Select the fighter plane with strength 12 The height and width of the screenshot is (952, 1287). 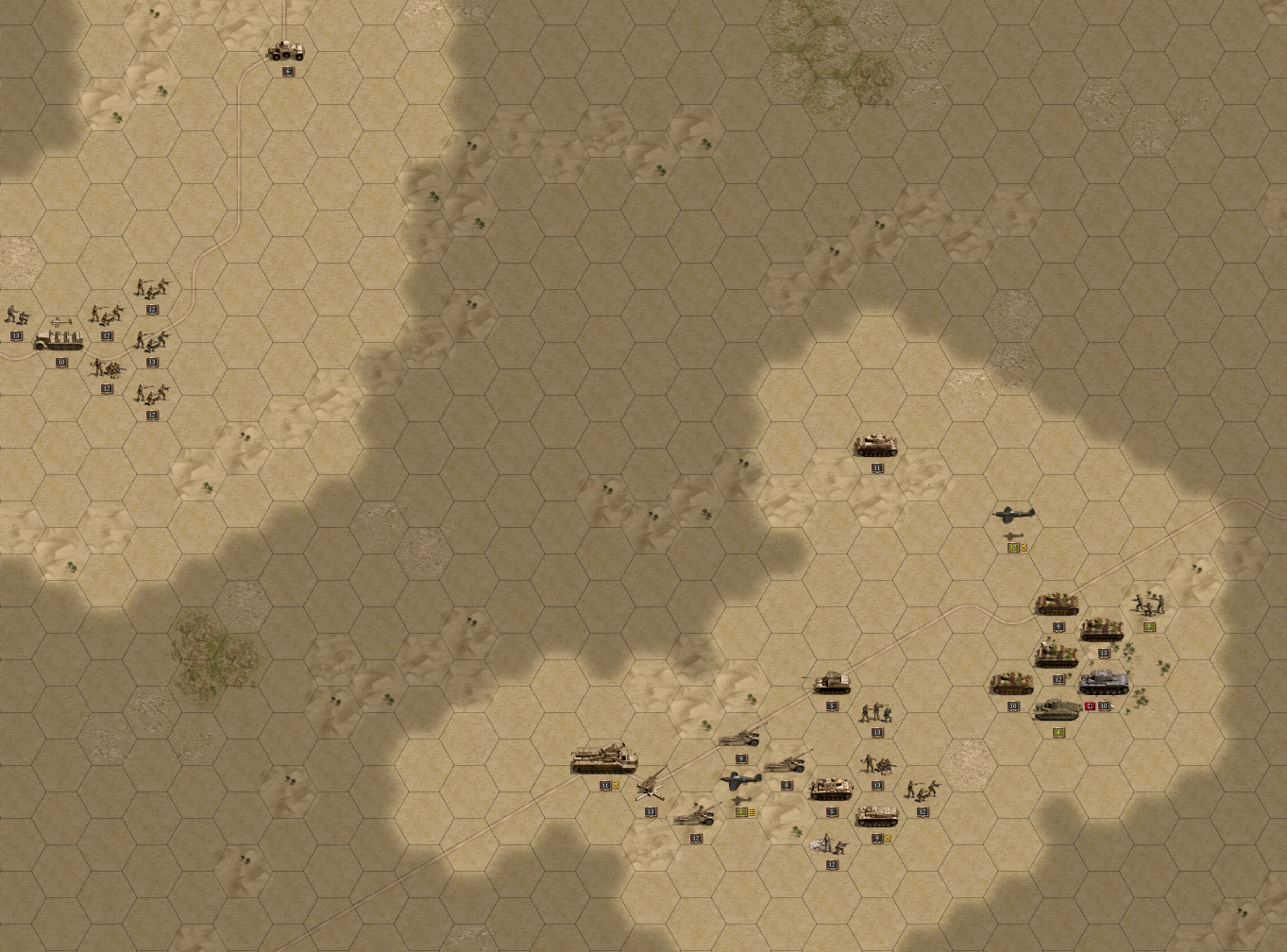(1013, 515)
